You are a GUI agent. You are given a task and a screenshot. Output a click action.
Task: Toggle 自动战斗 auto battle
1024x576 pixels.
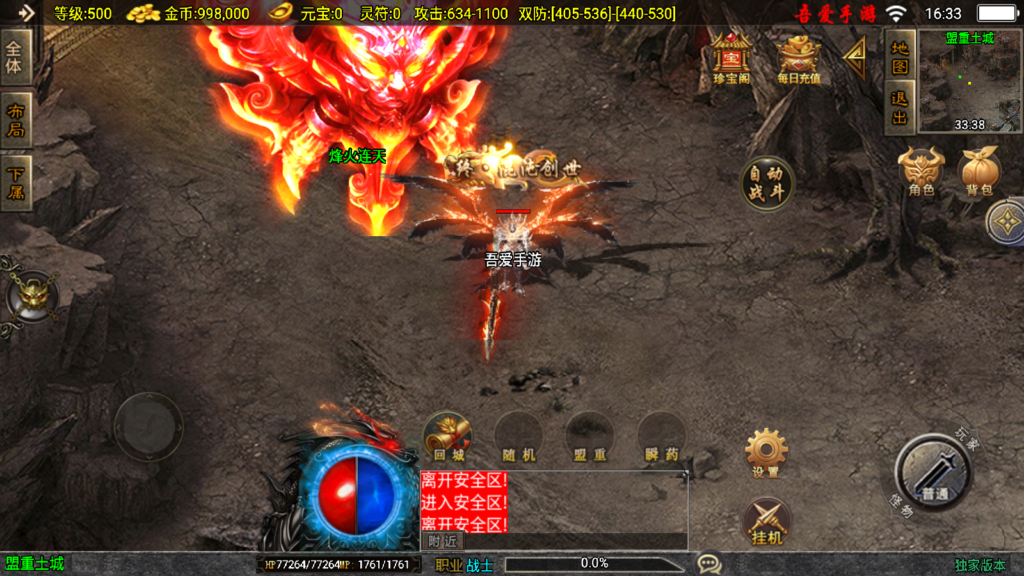(767, 183)
